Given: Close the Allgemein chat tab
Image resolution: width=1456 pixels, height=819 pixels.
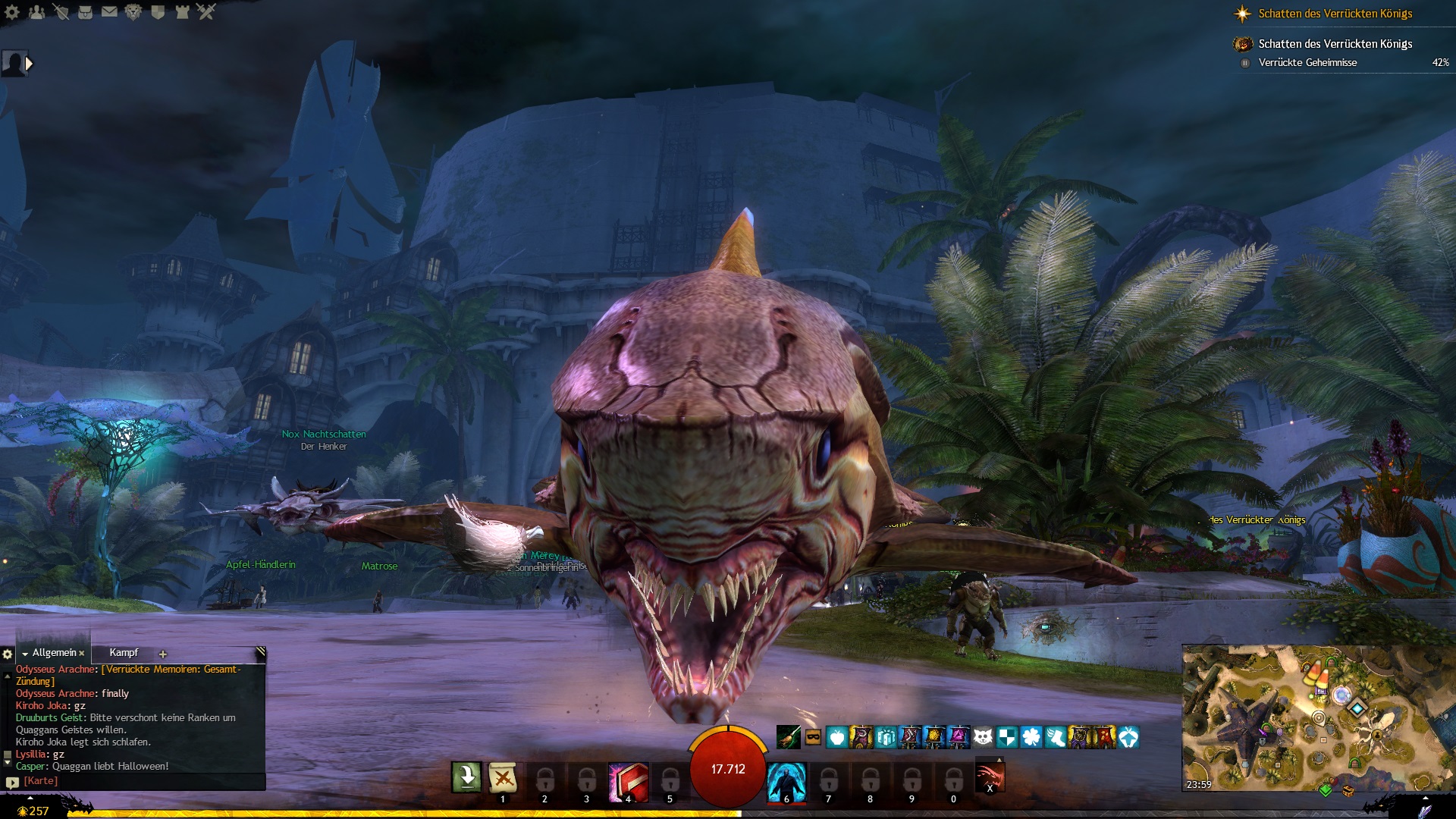Looking at the screenshot, I should click(82, 654).
